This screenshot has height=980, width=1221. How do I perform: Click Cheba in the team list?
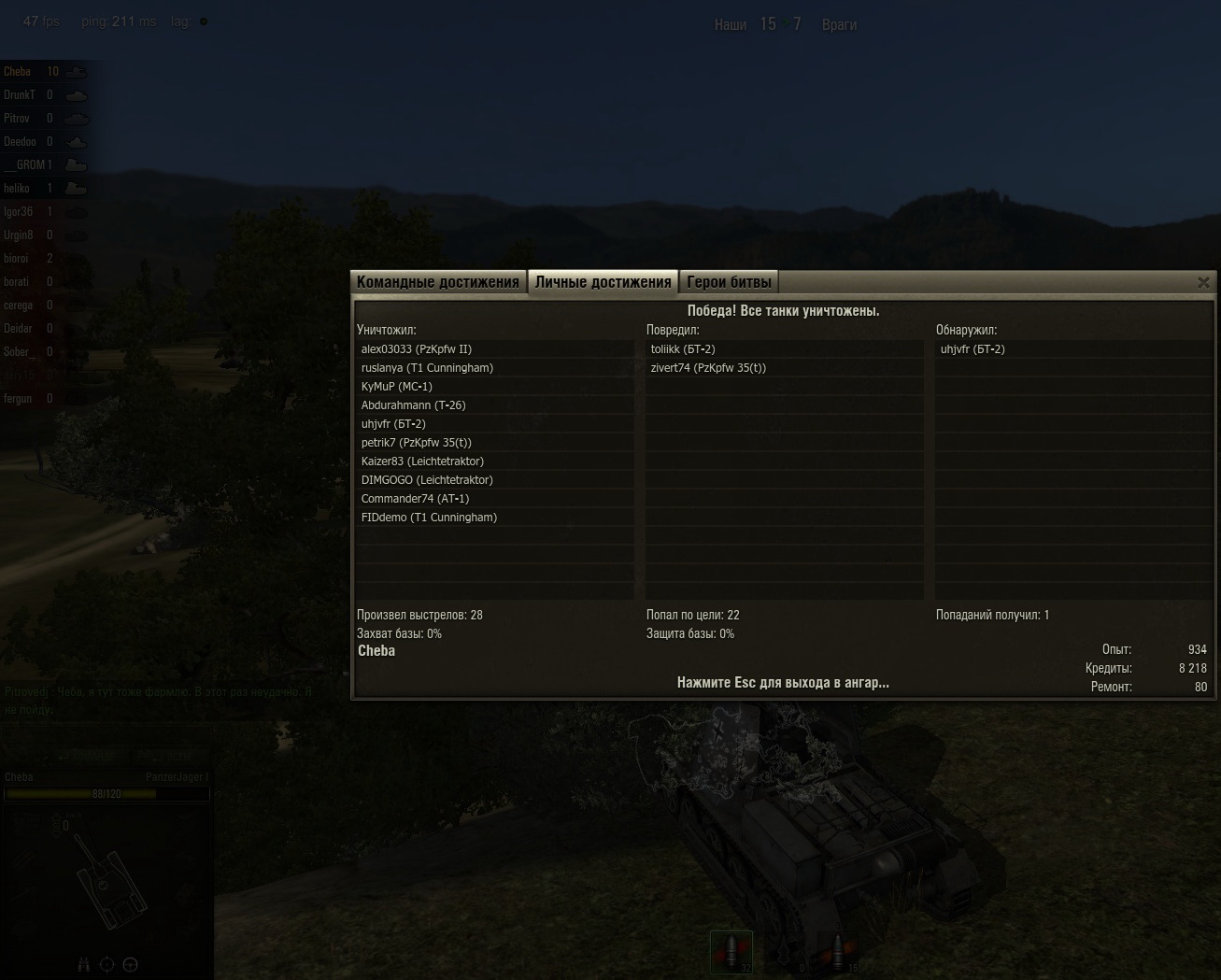18,72
